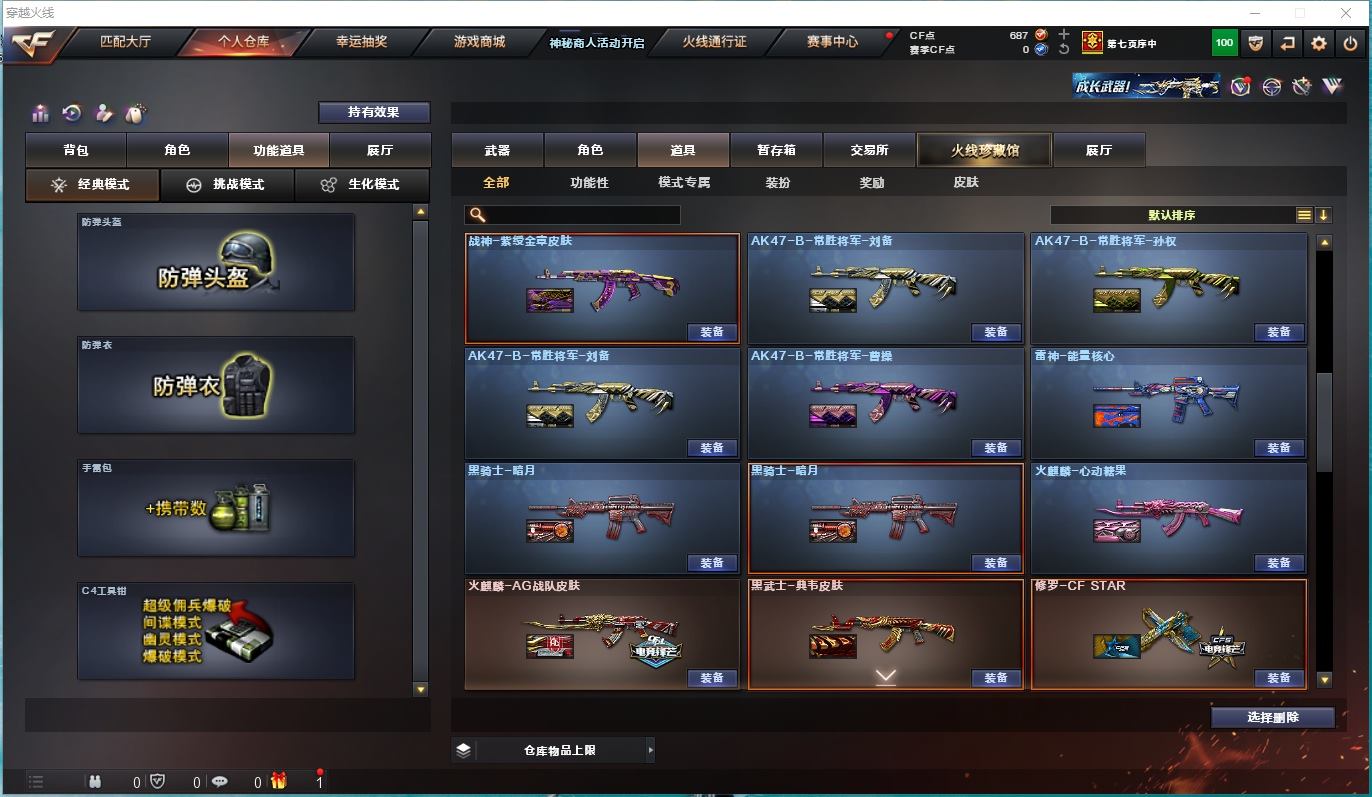Go to the 幸运抽奖 lucky draw
The width and height of the screenshot is (1372, 797).
point(361,42)
